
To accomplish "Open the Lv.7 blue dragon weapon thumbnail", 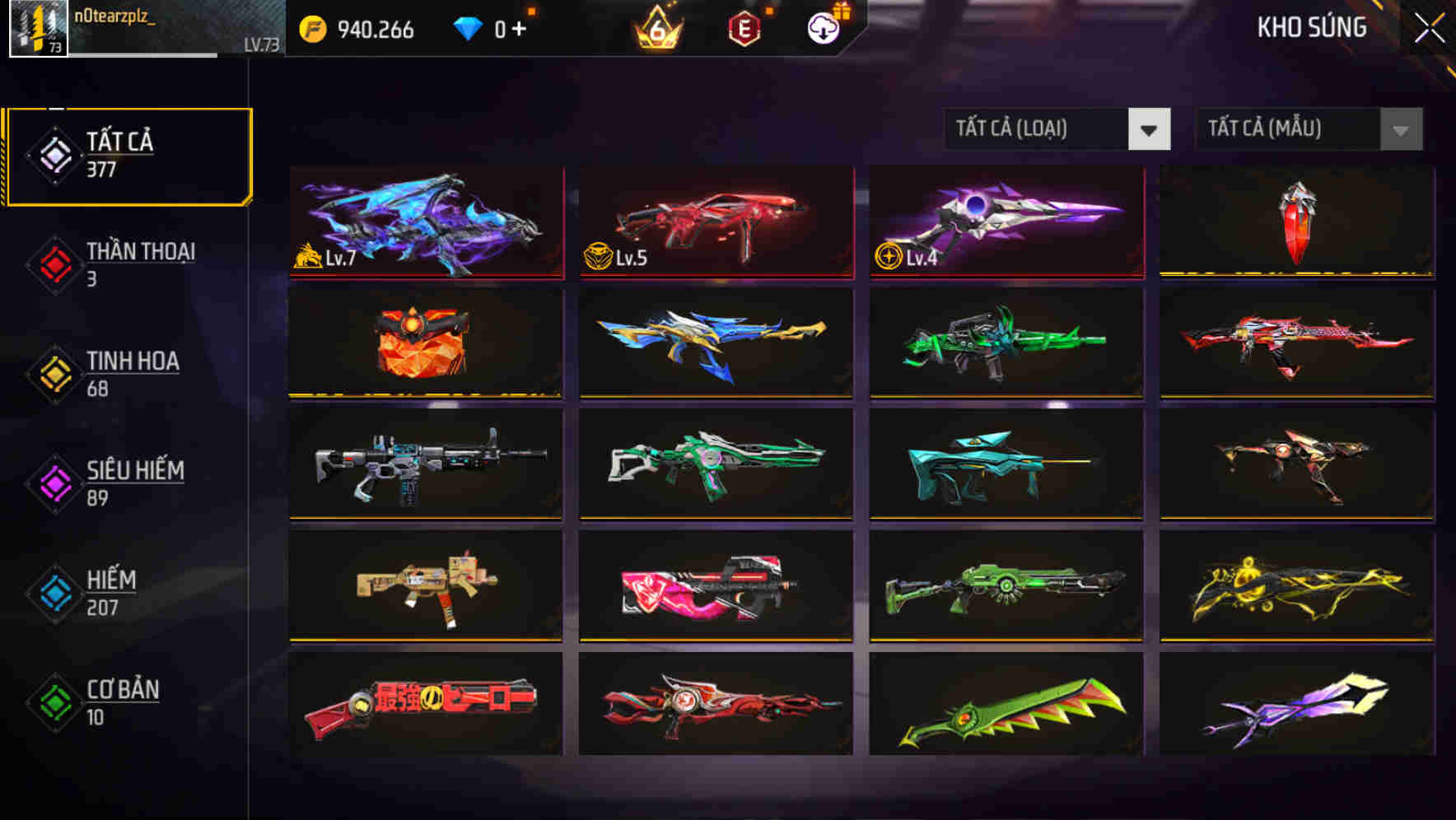I will coord(425,222).
